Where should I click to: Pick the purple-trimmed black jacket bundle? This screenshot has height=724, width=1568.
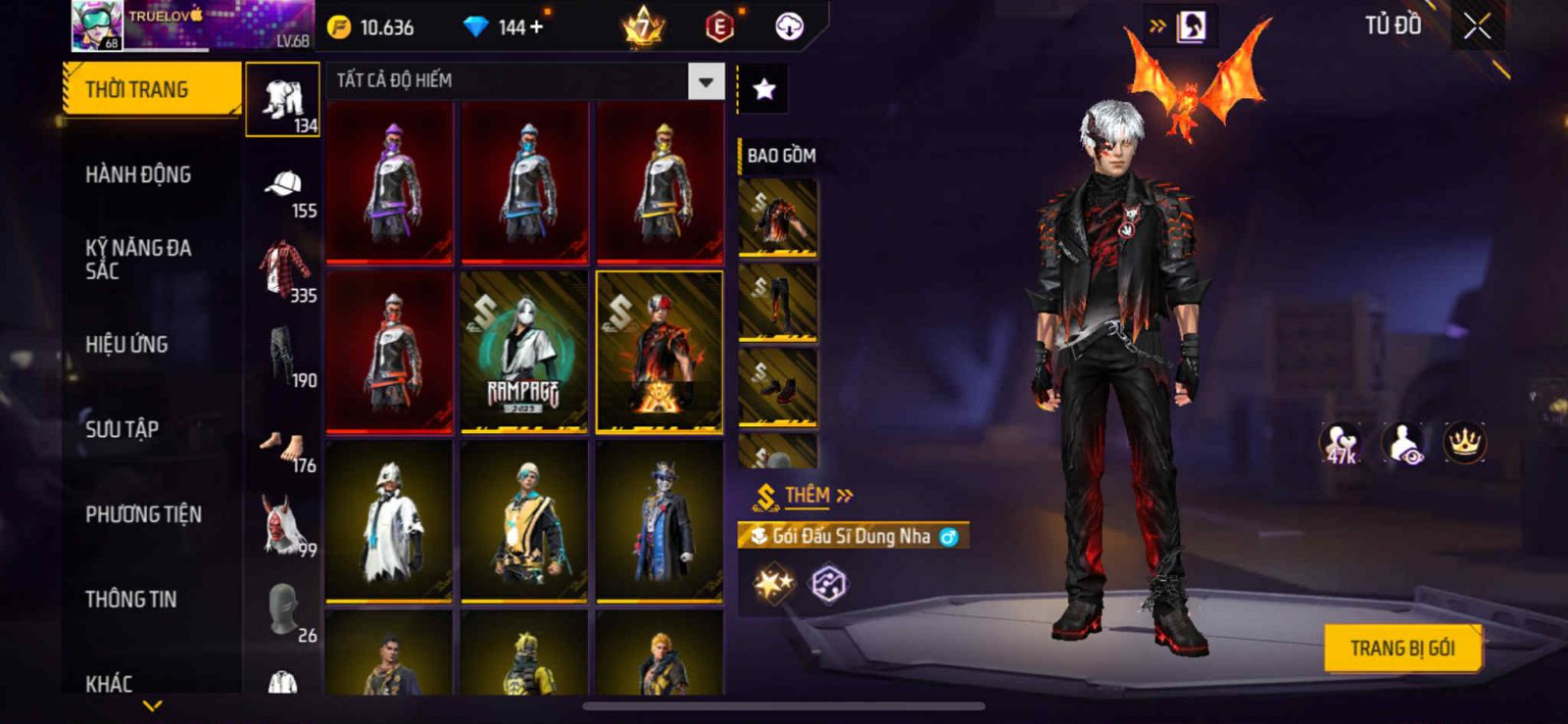point(389,182)
